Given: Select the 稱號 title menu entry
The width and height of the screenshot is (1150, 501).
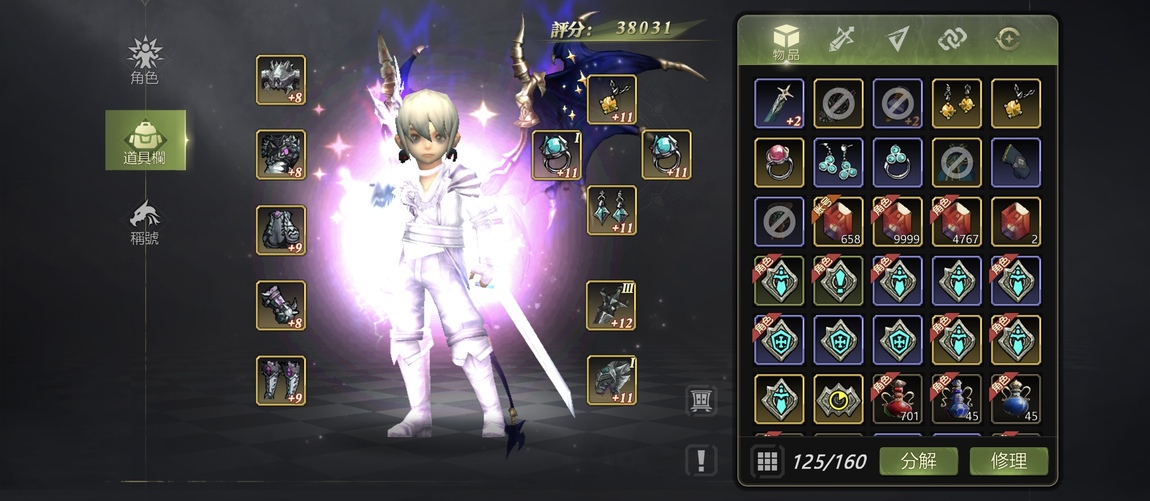Looking at the screenshot, I should coord(145,222).
